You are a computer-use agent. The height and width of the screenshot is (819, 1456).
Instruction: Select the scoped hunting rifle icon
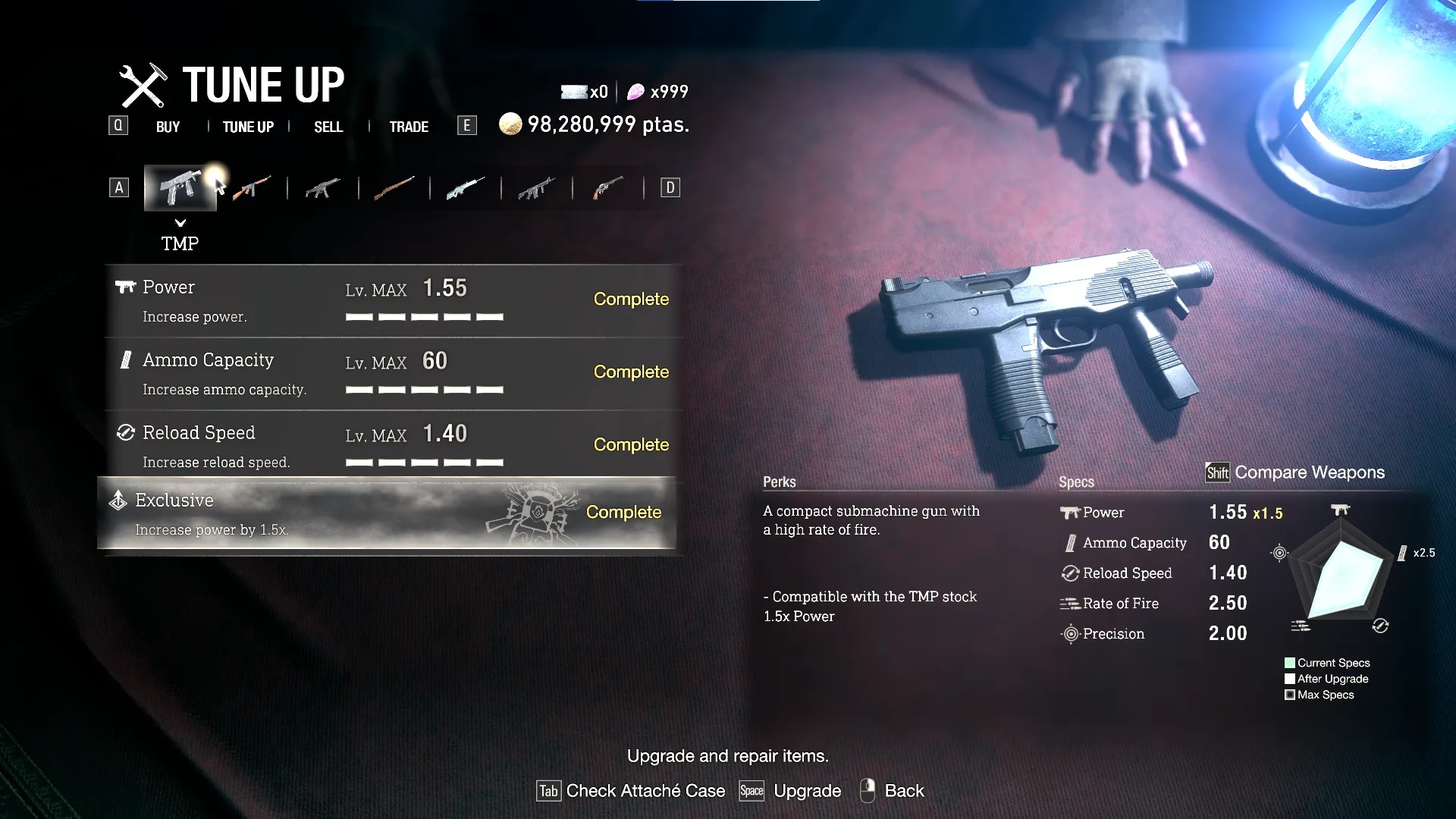coord(464,187)
